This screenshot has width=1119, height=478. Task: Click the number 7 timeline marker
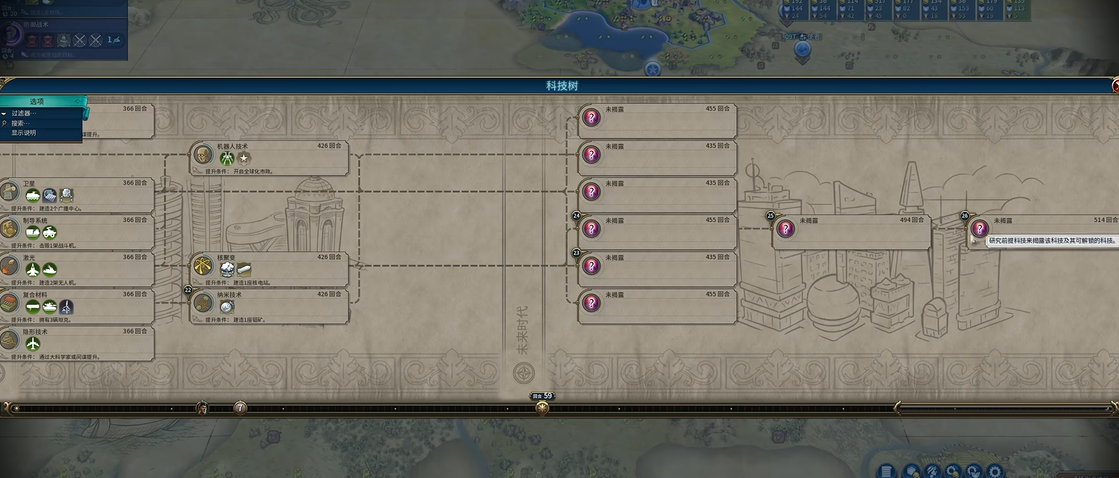(x=240, y=408)
